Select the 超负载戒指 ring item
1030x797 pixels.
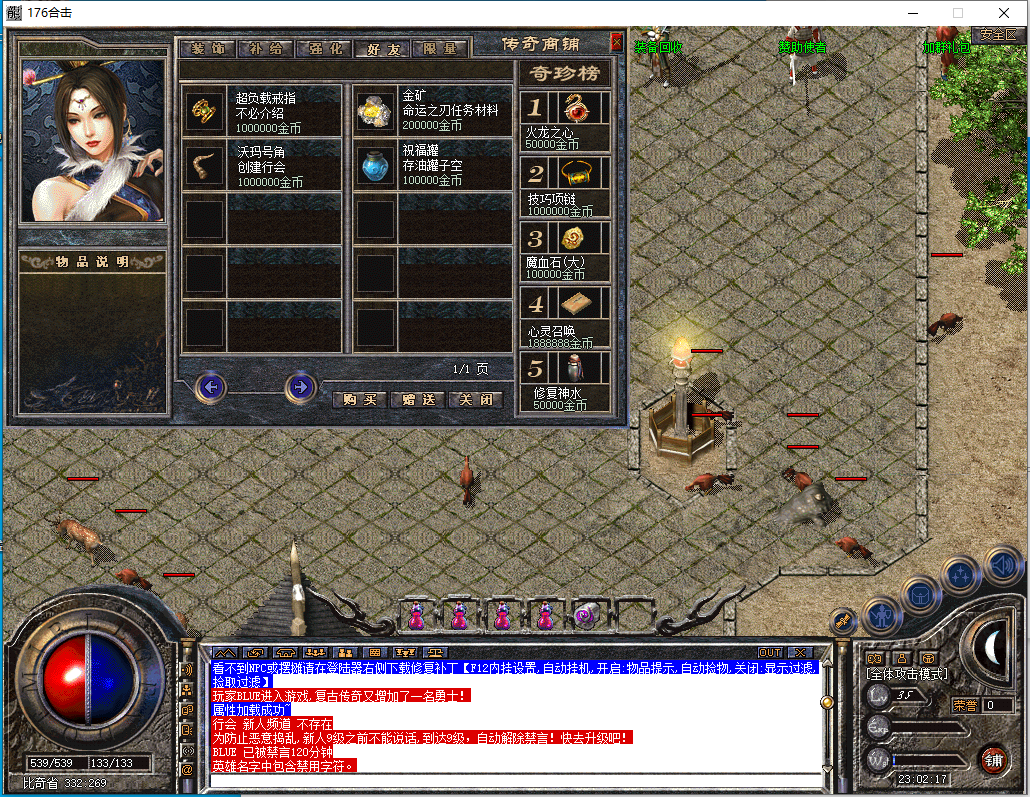pos(206,109)
